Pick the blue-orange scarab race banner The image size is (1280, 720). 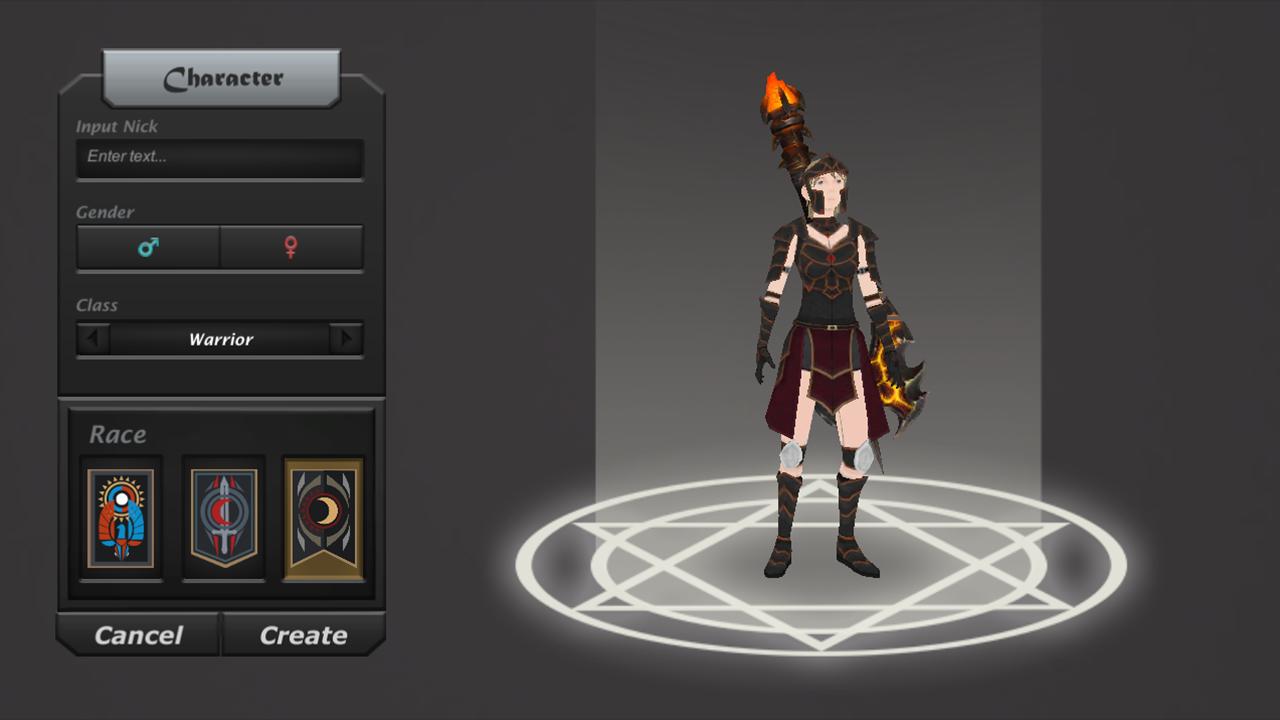[x=121, y=518]
